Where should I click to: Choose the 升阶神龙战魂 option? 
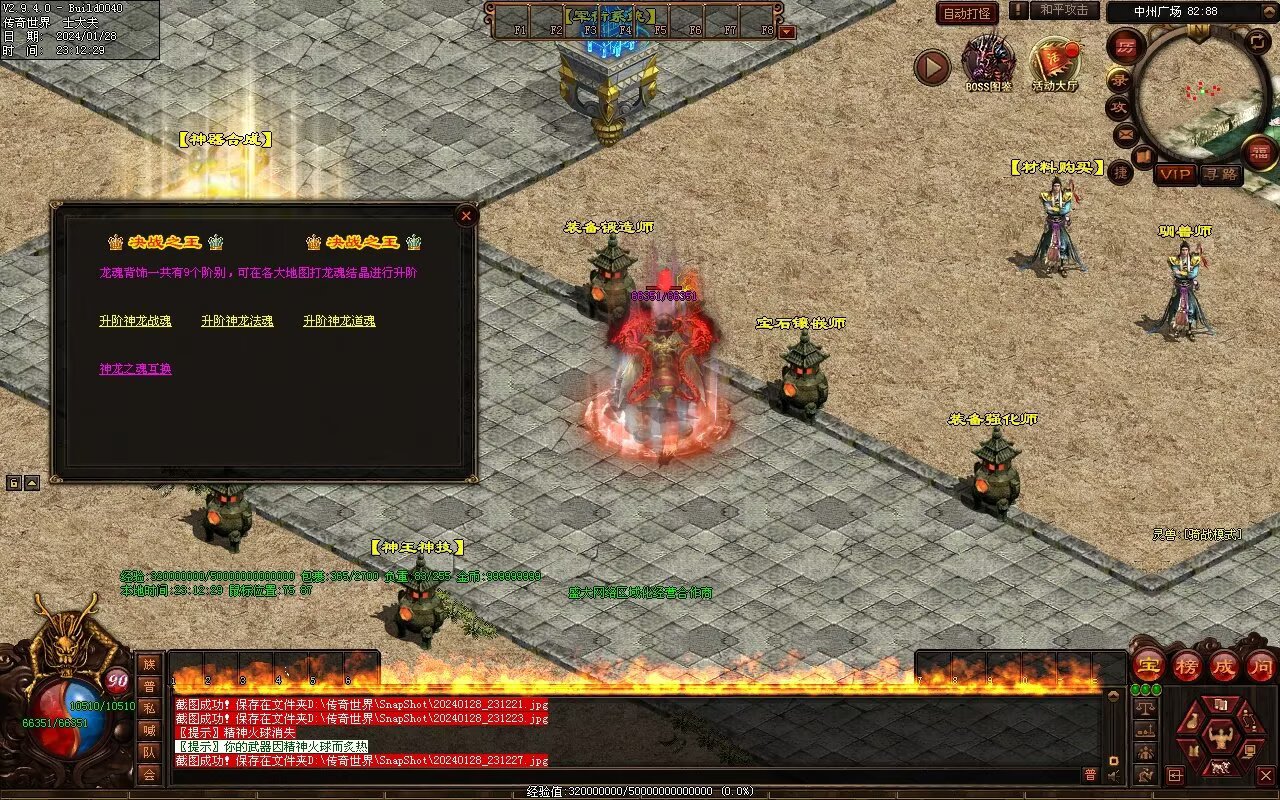point(135,321)
